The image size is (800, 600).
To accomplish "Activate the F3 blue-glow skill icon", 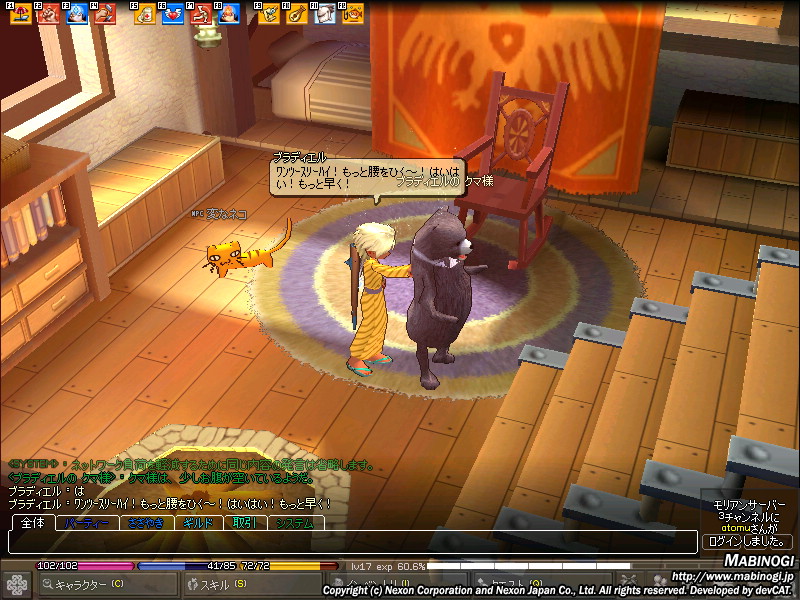I will coord(76,13).
